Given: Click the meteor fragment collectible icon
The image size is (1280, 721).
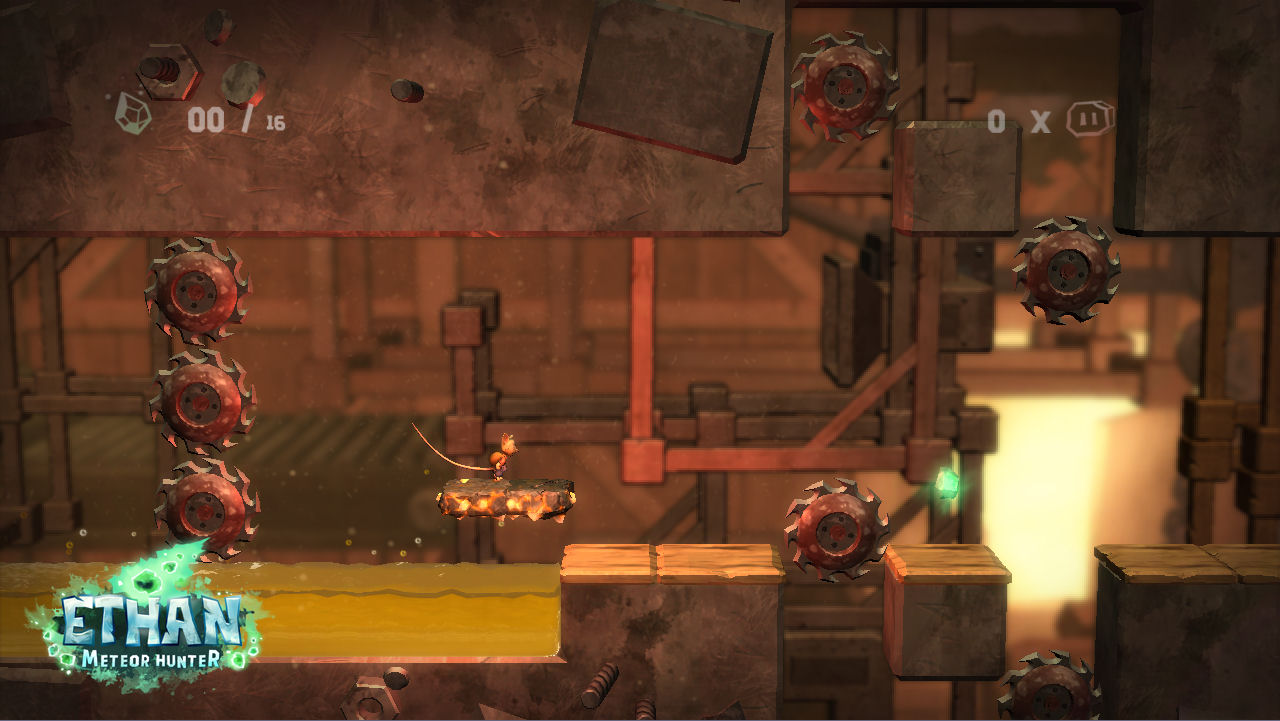Looking at the screenshot, I should pyautogui.click(x=133, y=112).
